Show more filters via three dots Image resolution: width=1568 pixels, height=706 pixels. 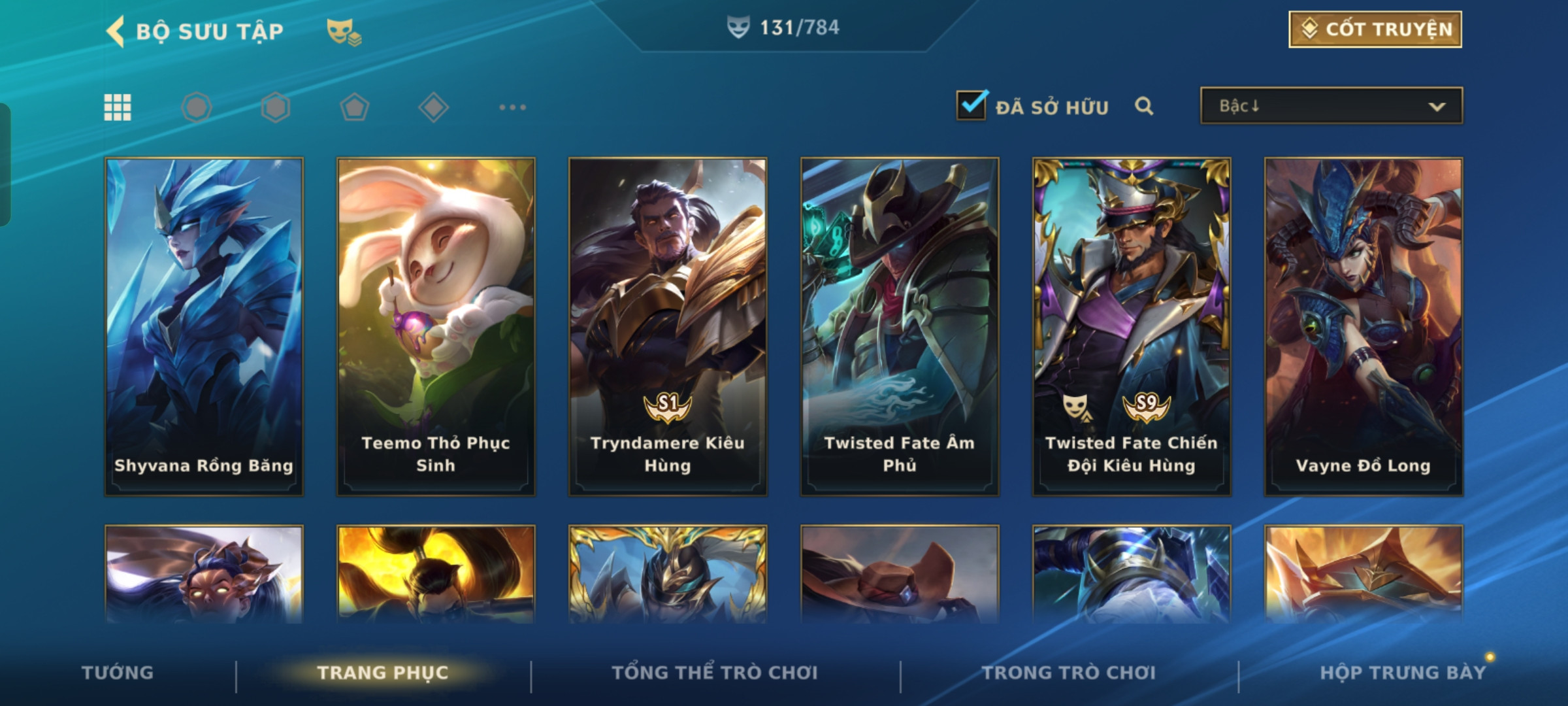(x=512, y=107)
